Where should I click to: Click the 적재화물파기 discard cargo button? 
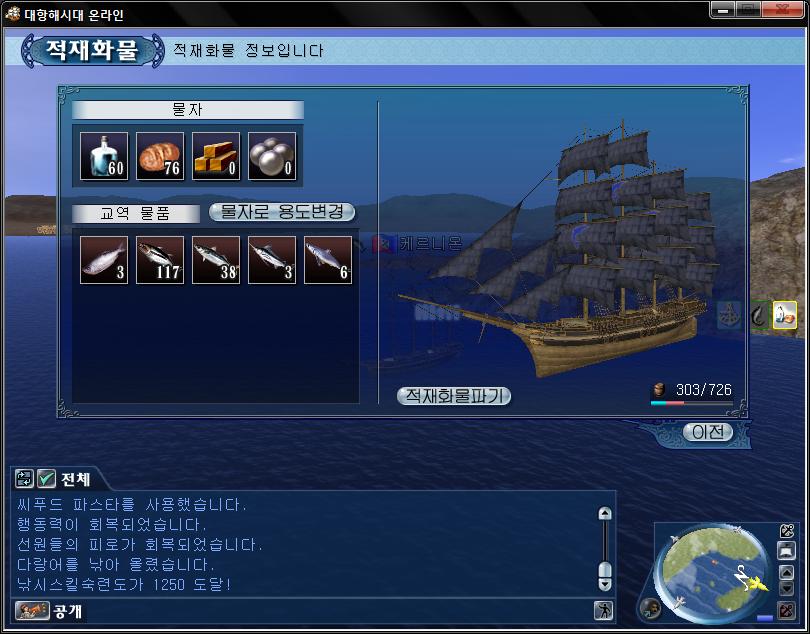coord(454,396)
